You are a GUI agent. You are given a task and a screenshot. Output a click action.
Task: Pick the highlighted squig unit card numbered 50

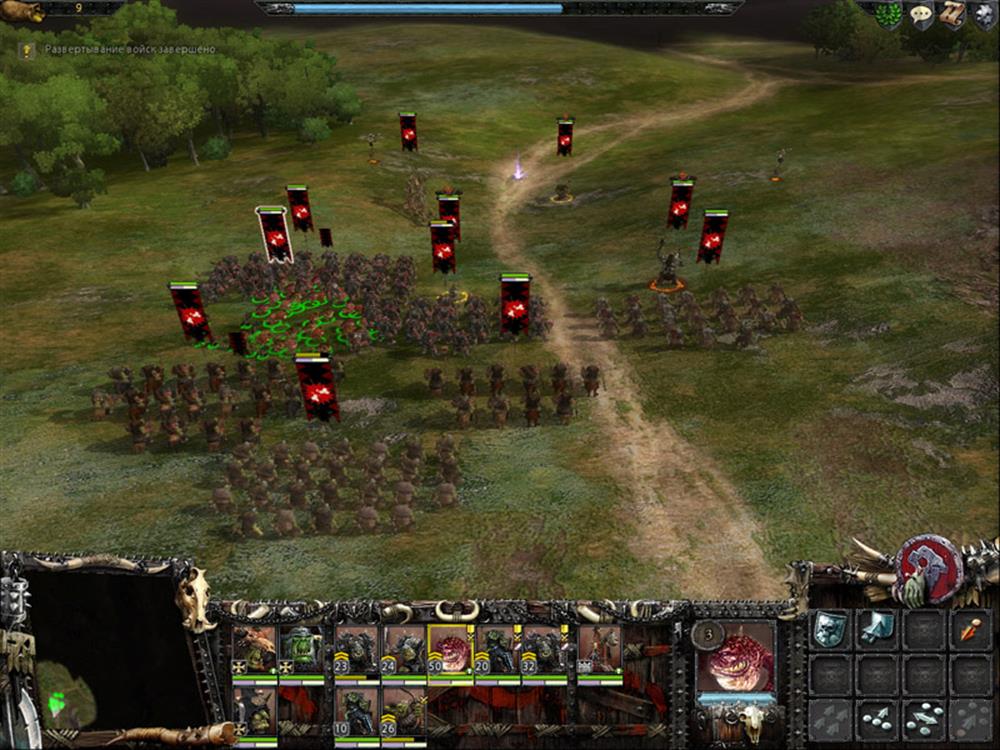pos(450,650)
